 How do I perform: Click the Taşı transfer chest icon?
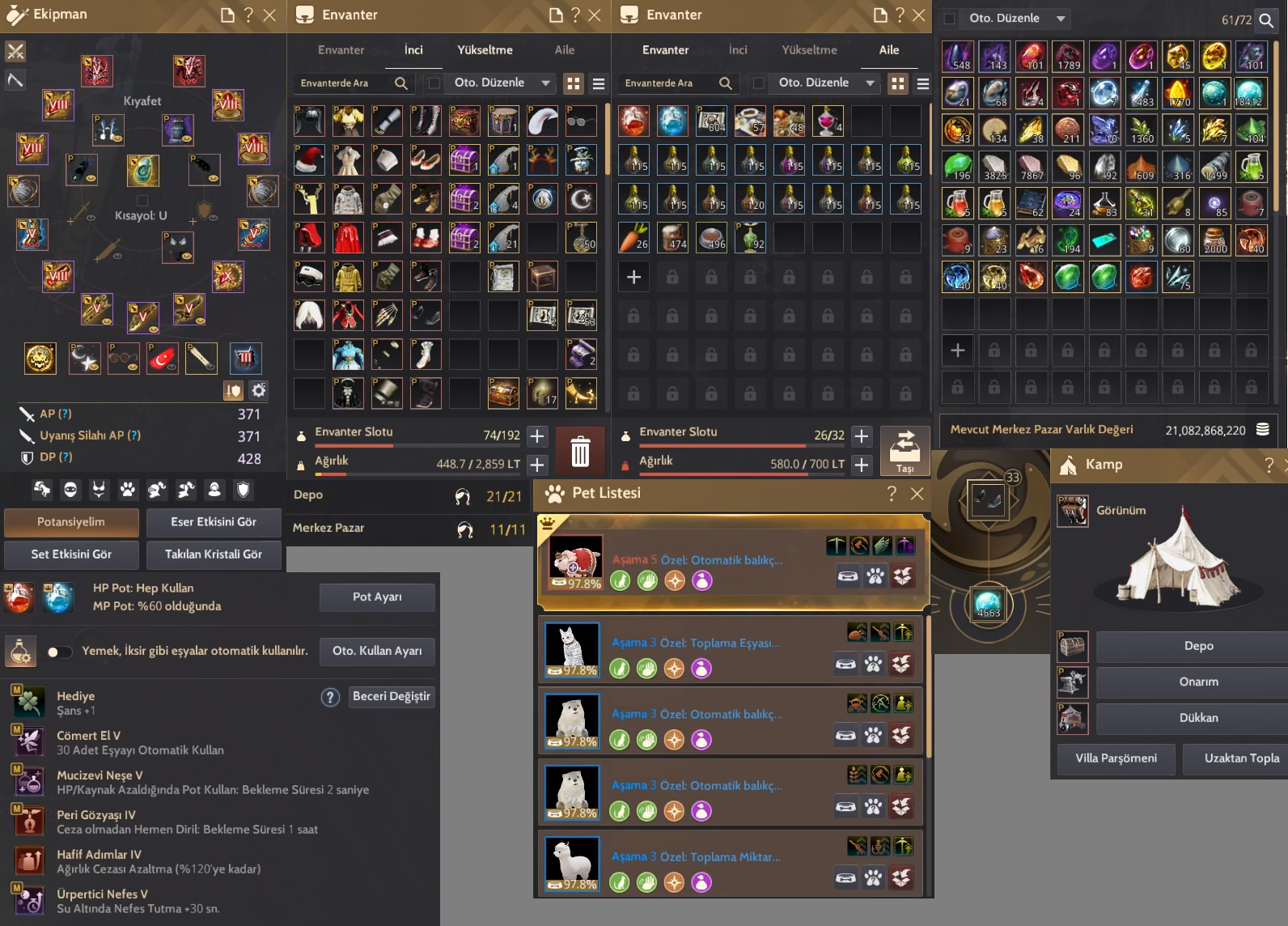(x=905, y=451)
